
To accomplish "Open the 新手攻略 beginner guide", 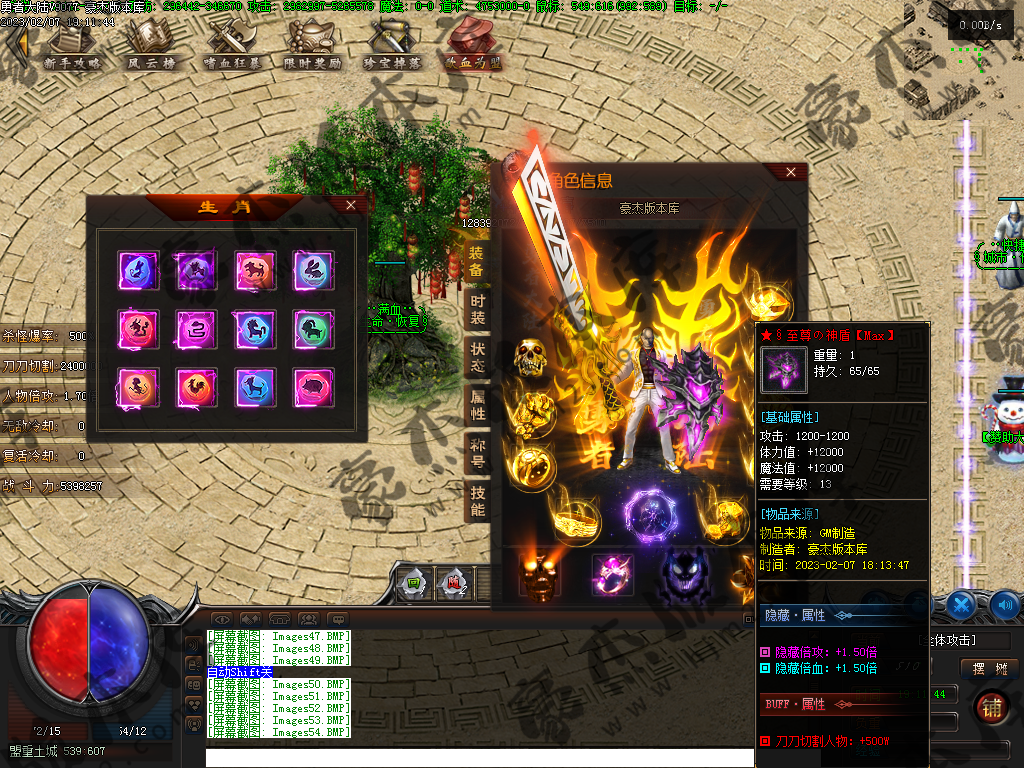I will tap(72, 47).
